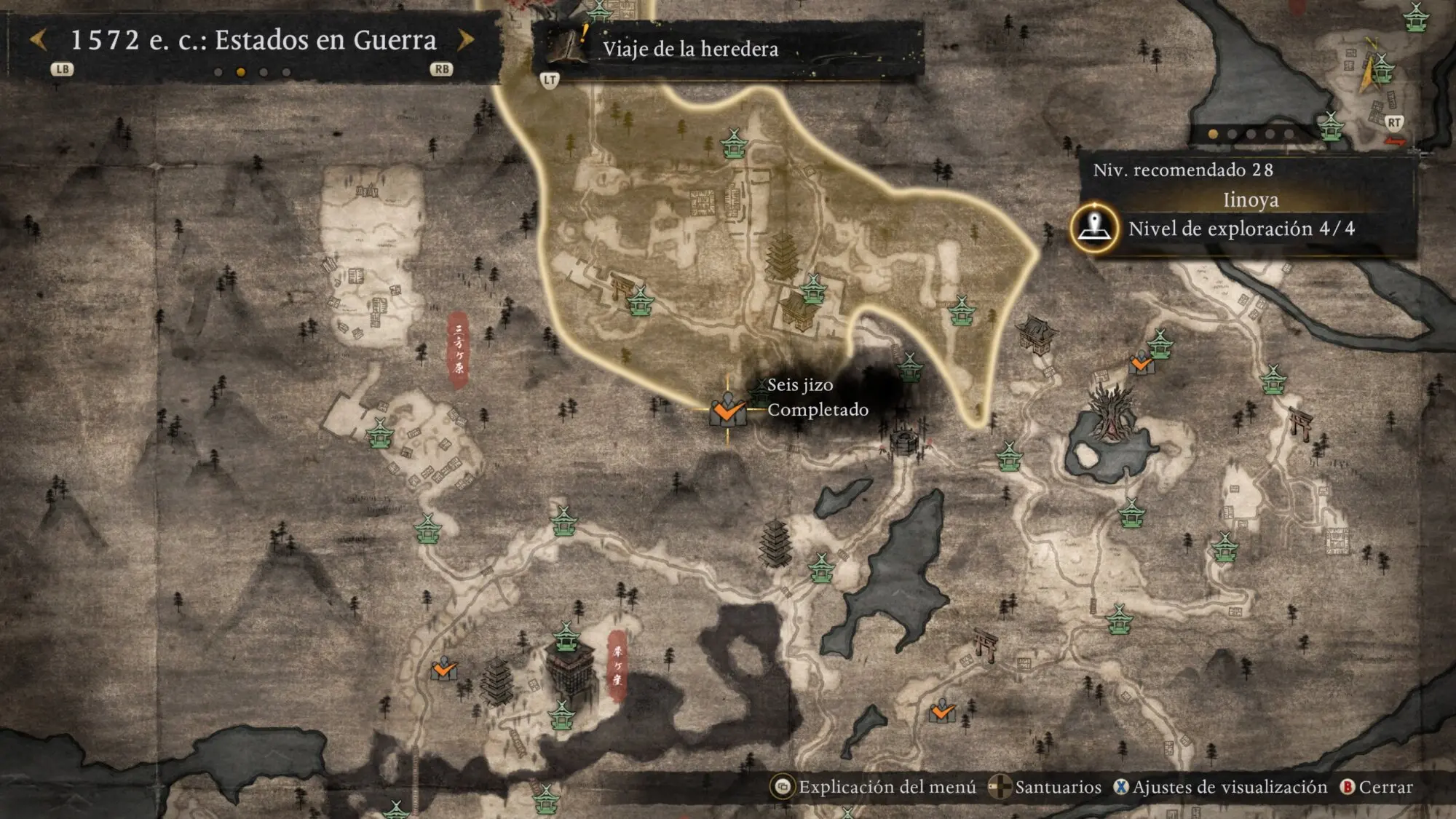Screen dimensions: 1456x819
Task: Click the Iinoya exploration level pin icon
Action: (1094, 229)
